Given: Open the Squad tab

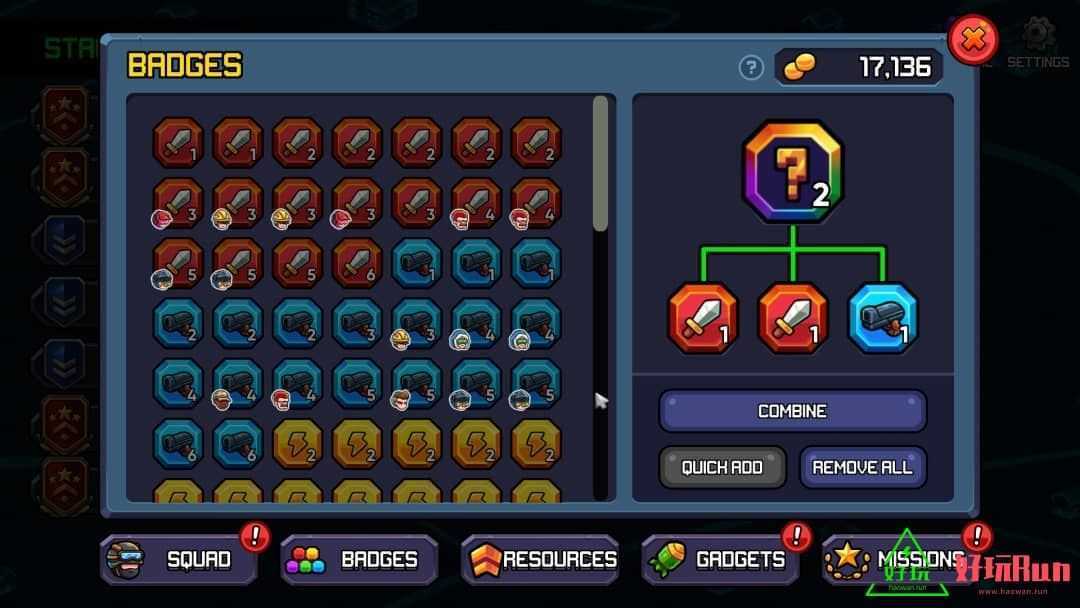Looking at the screenshot, I should 179,559.
